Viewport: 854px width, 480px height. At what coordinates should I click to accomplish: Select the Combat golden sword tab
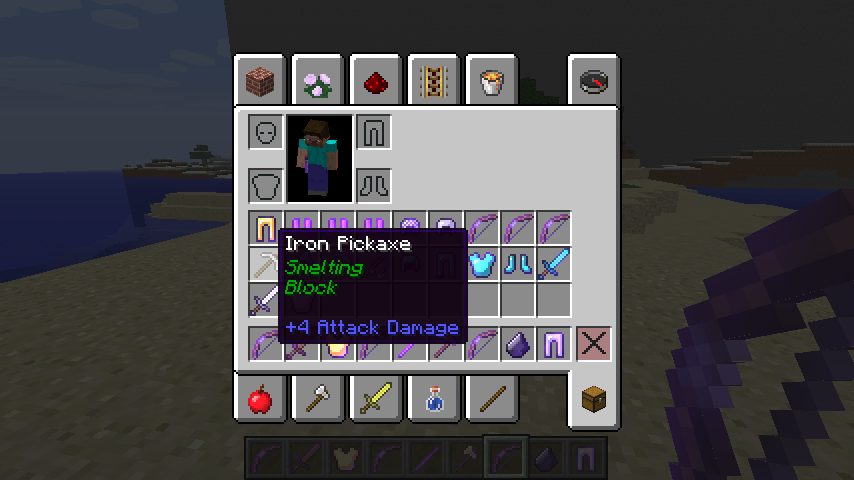(377, 400)
